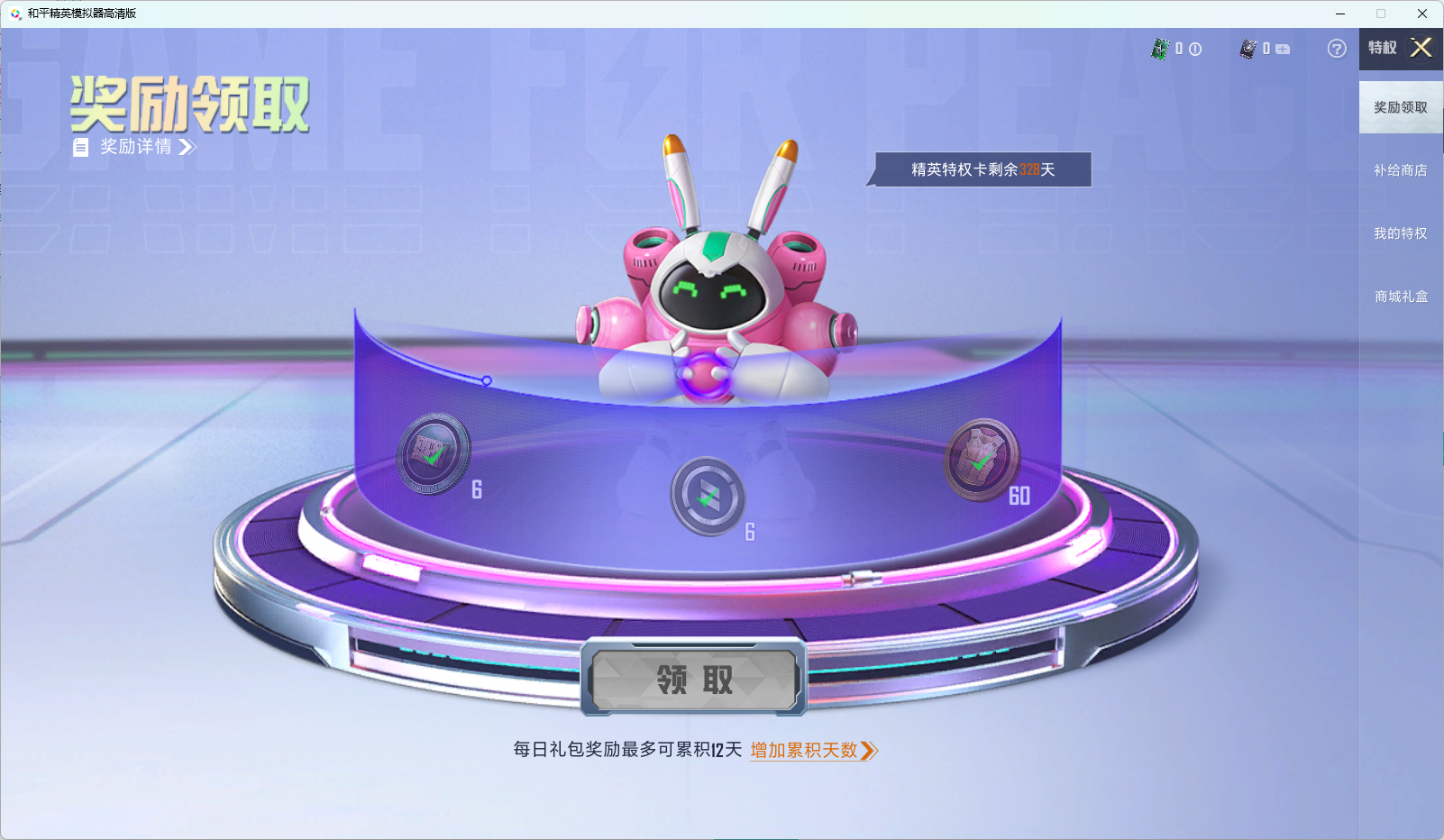Viewport: 1444px width, 840px height.
Task: Switch to the 补给商店 tab
Action: click(1400, 169)
